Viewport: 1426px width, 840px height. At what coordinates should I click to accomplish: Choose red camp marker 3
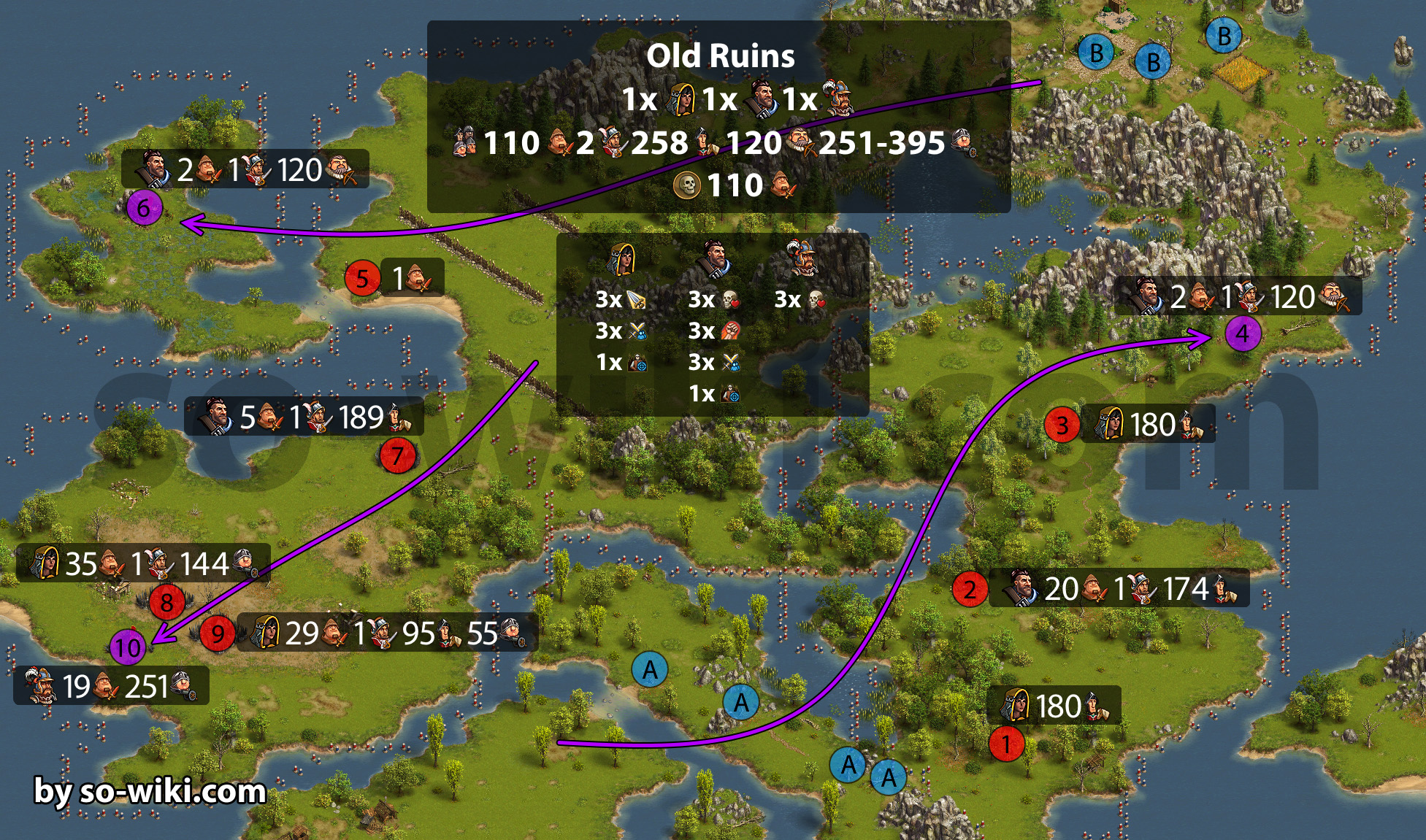(1062, 425)
